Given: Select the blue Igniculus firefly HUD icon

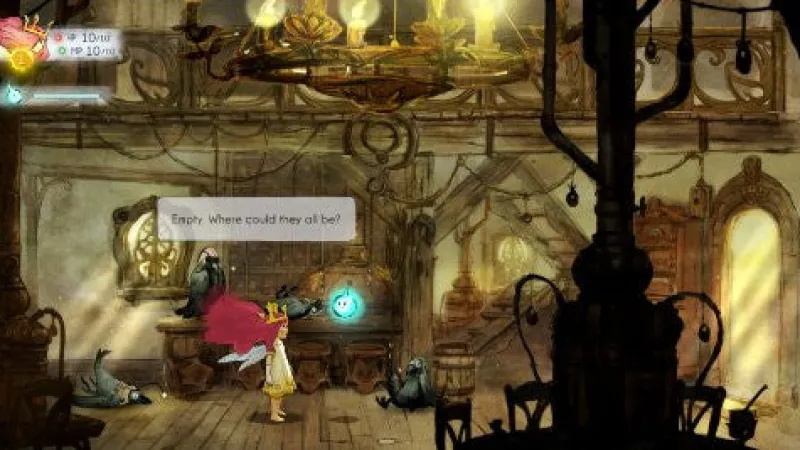Looking at the screenshot, I should 14,95.
